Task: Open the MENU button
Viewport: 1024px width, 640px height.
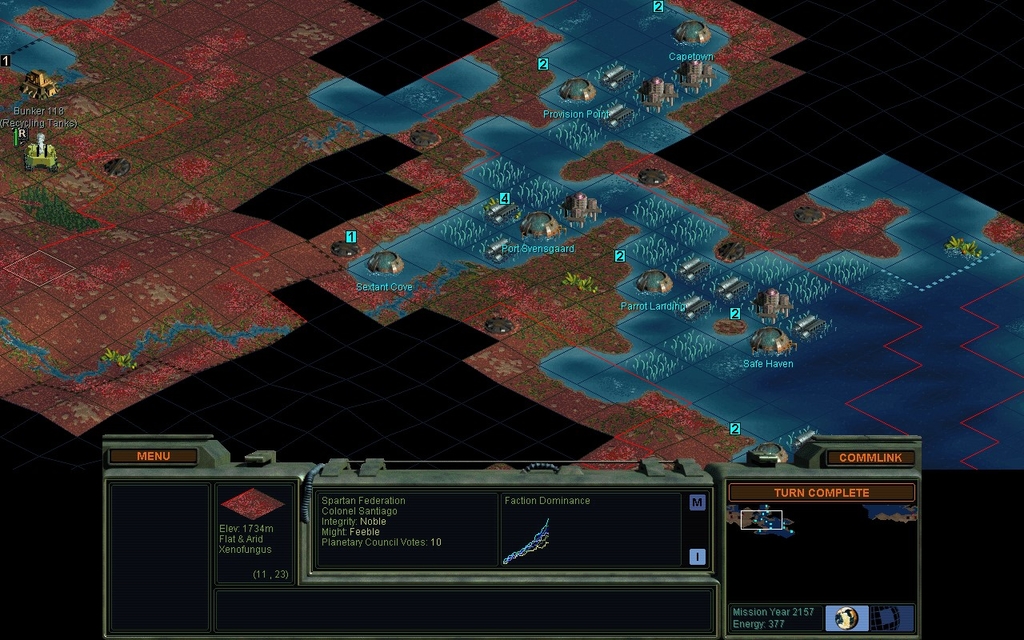Action: (153, 456)
